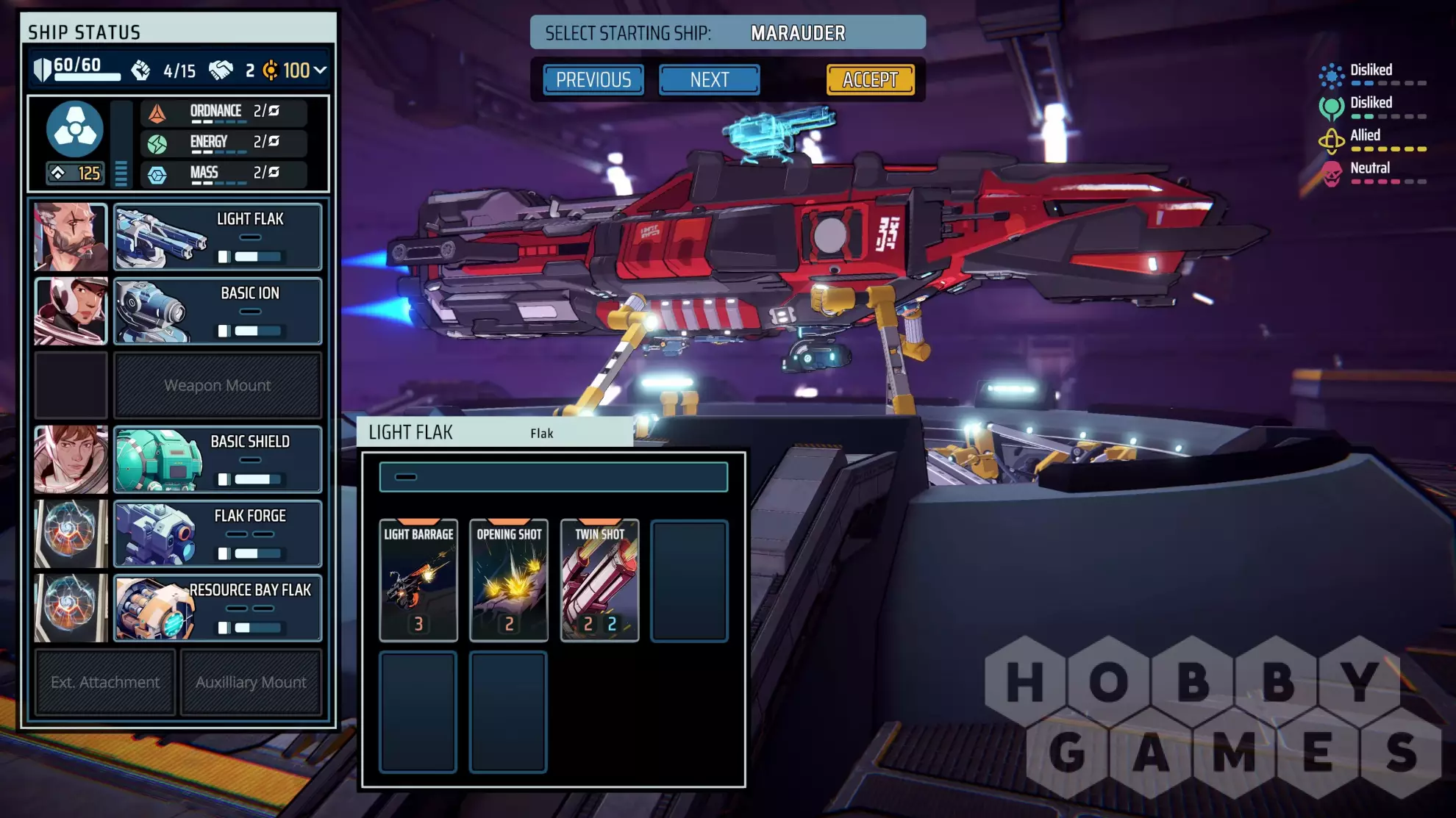Go to the previous starting ship
The image size is (1456, 818).
tap(593, 79)
